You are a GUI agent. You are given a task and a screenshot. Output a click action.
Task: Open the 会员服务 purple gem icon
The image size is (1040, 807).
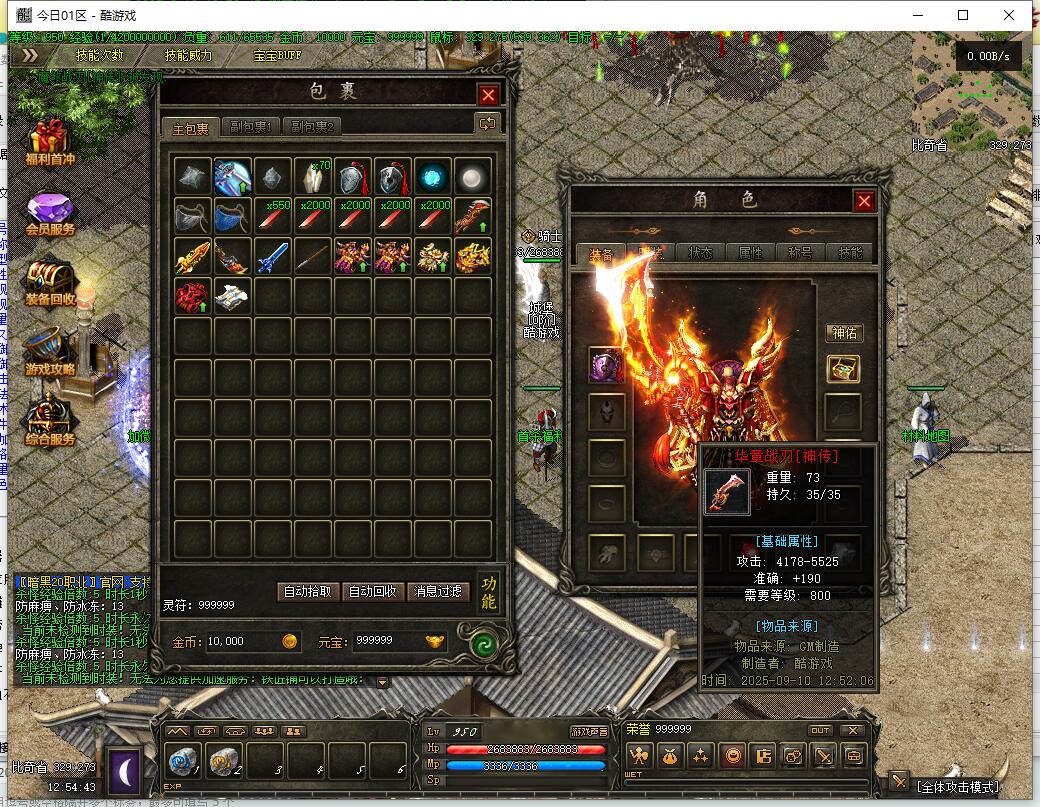pos(50,215)
